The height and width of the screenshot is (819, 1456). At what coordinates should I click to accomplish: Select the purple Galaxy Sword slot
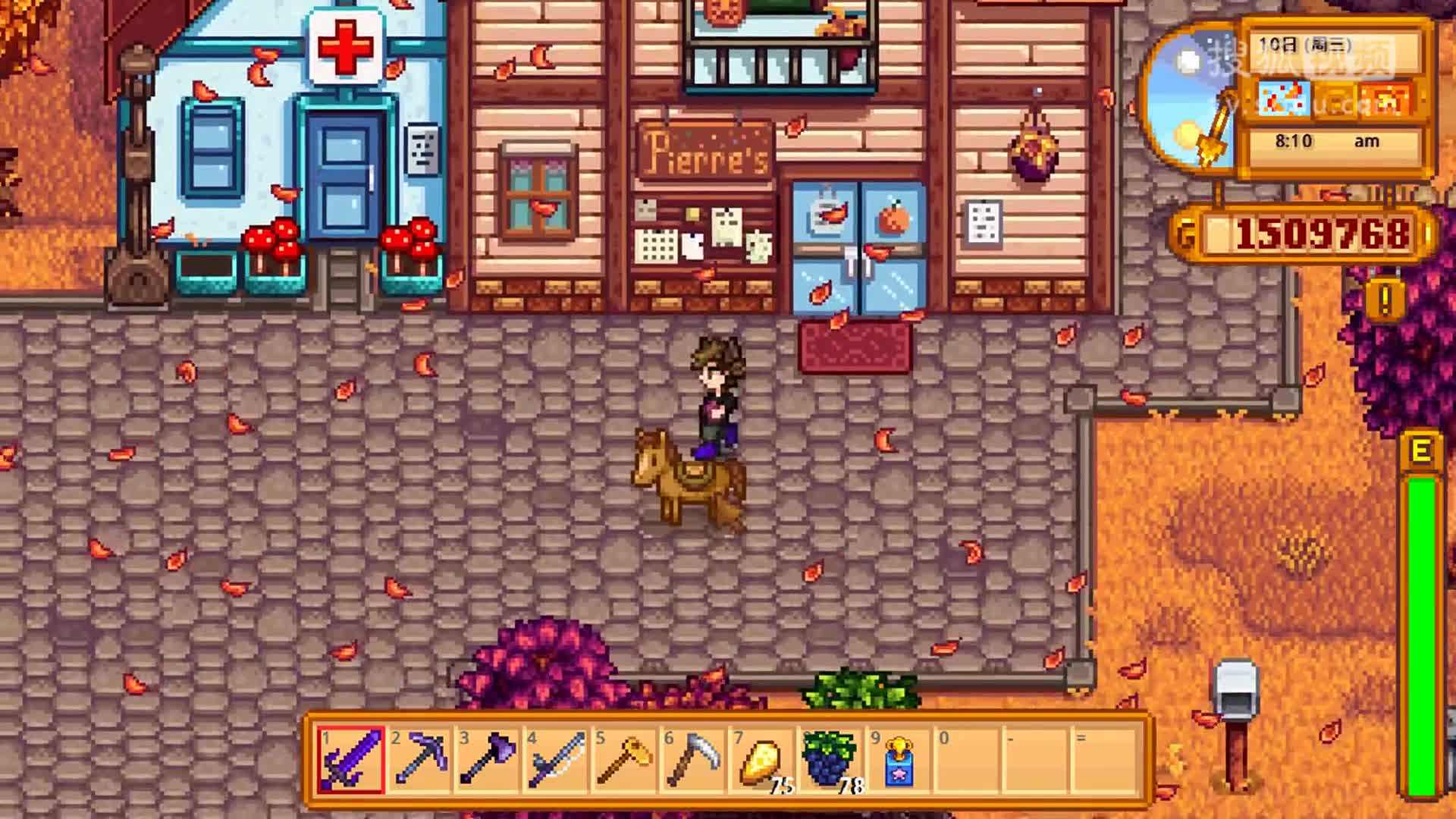(351, 760)
